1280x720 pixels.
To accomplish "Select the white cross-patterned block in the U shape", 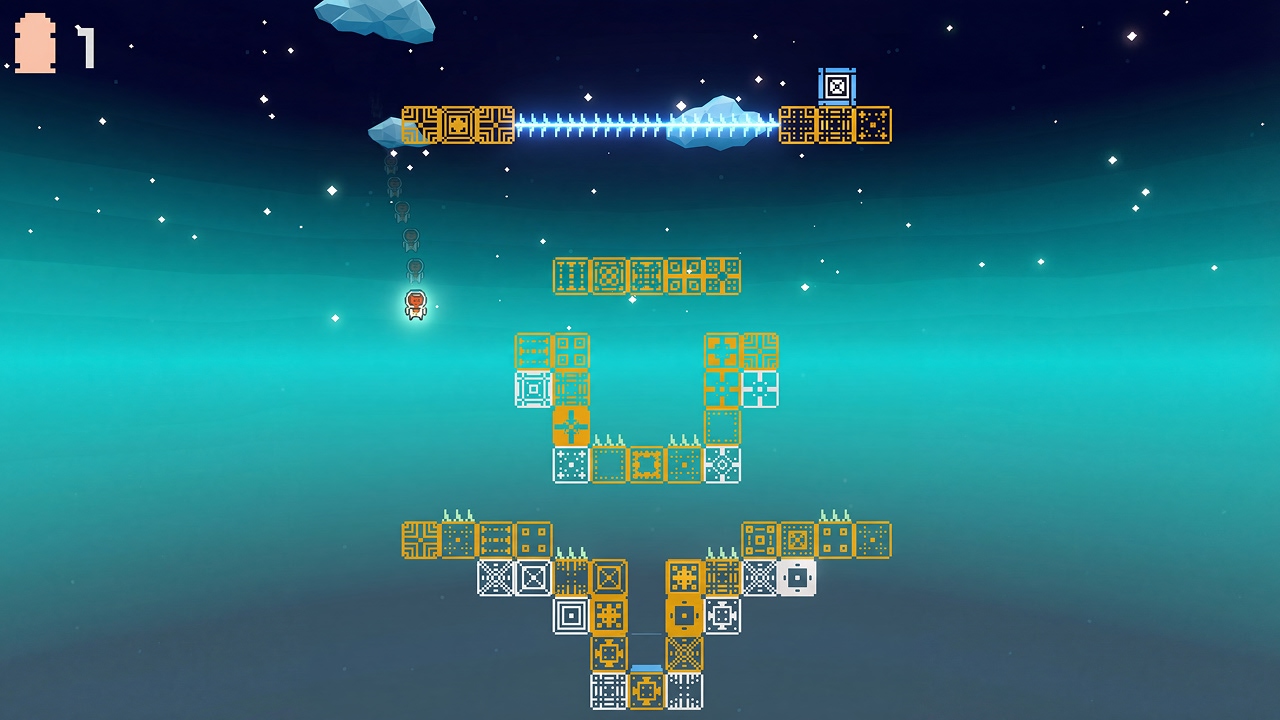I will coord(760,388).
